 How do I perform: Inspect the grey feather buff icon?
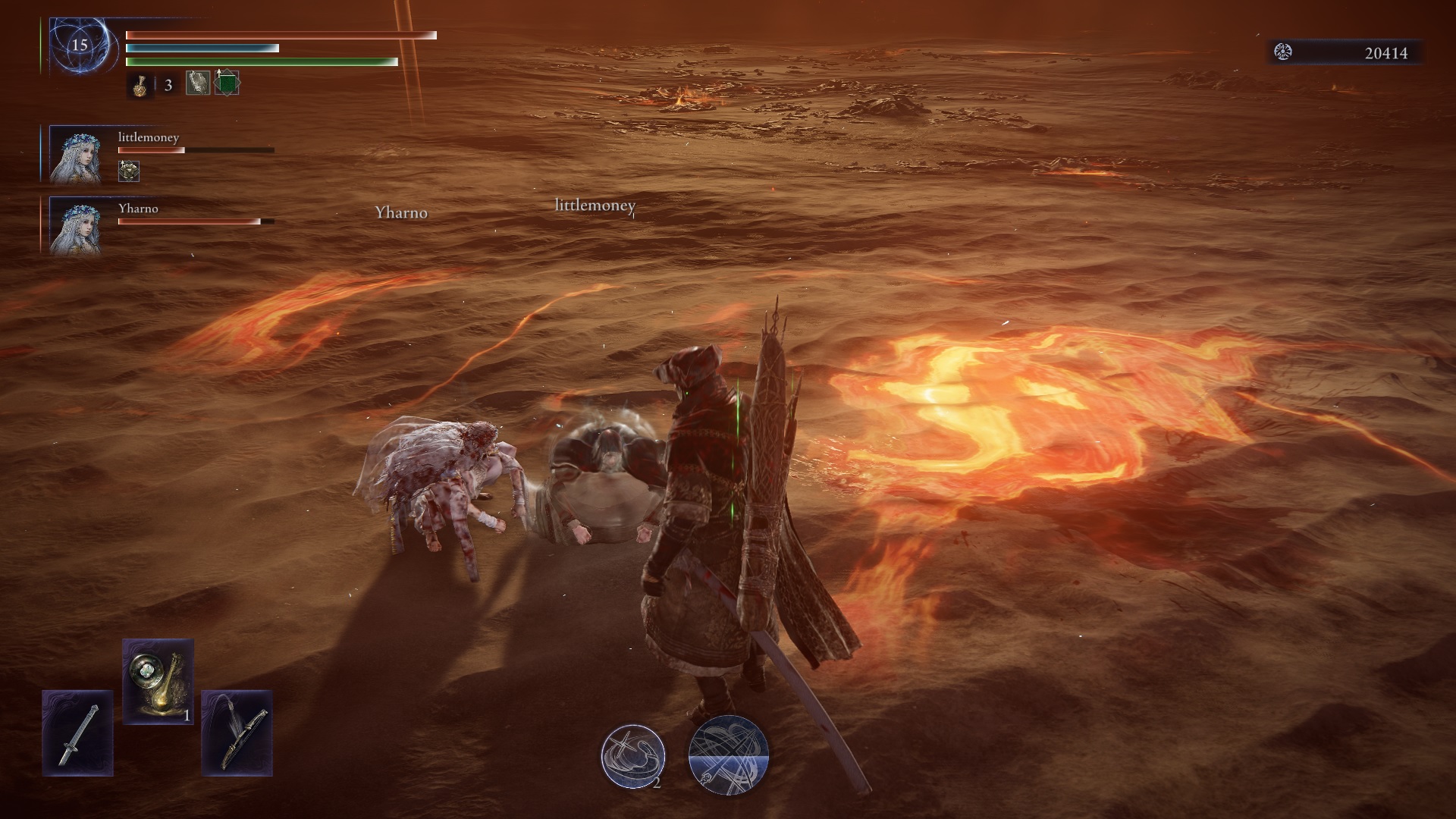(198, 83)
